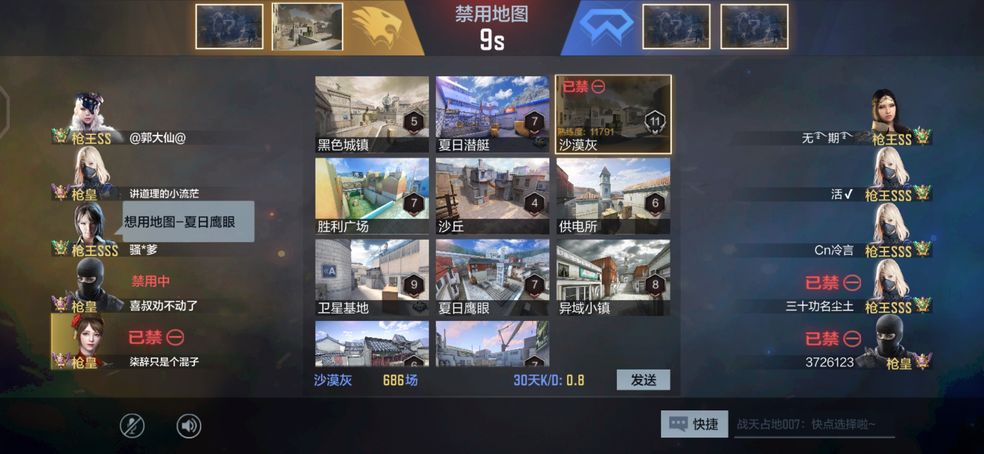This screenshot has height=454, width=984.
Task: Click the chat message input field
Action: coord(812,424)
